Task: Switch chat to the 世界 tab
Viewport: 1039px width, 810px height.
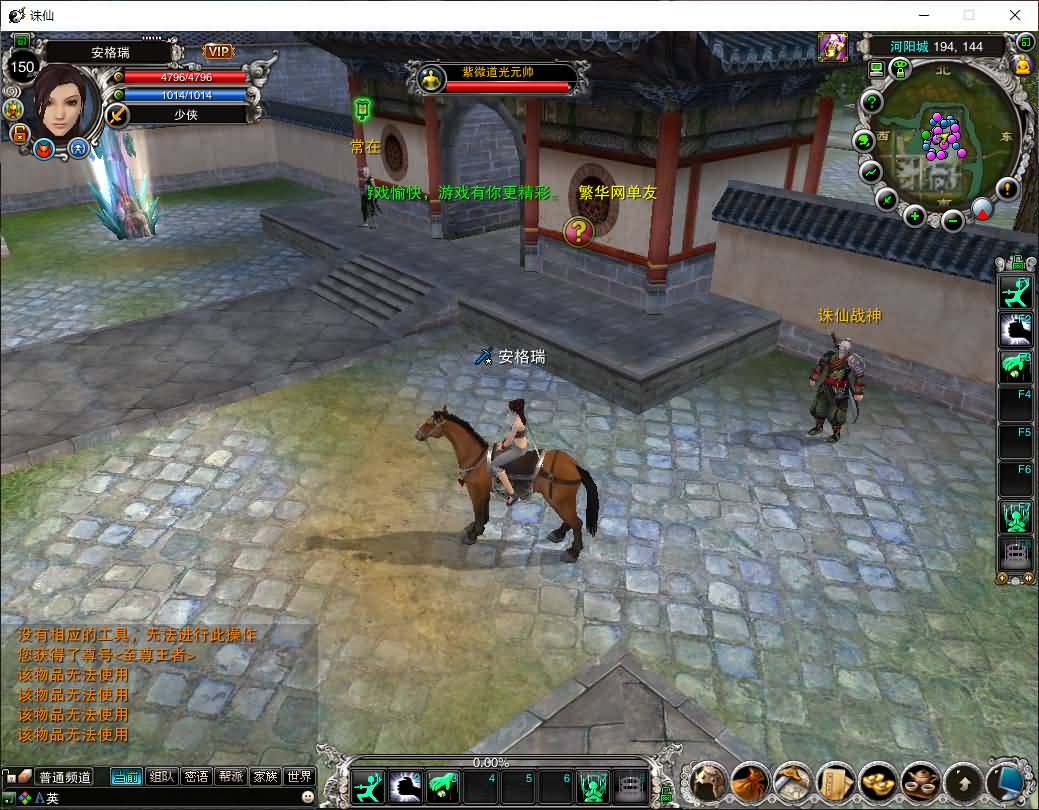Action: click(299, 777)
